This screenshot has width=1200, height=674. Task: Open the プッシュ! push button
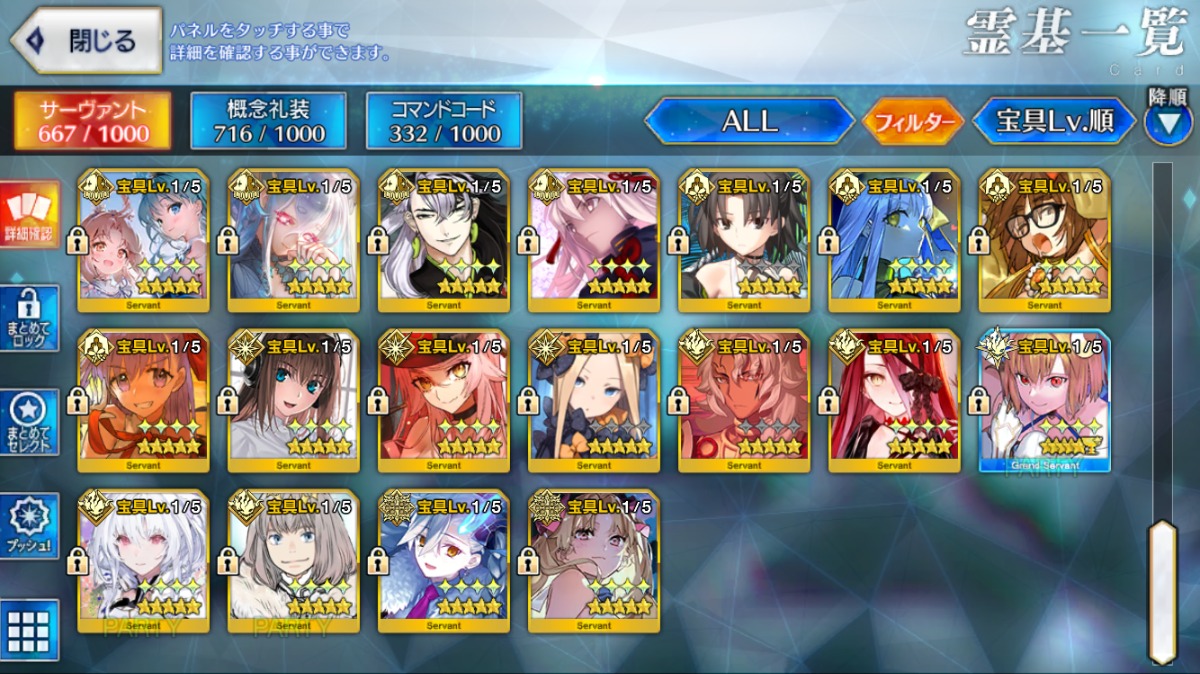tap(29, 525)
